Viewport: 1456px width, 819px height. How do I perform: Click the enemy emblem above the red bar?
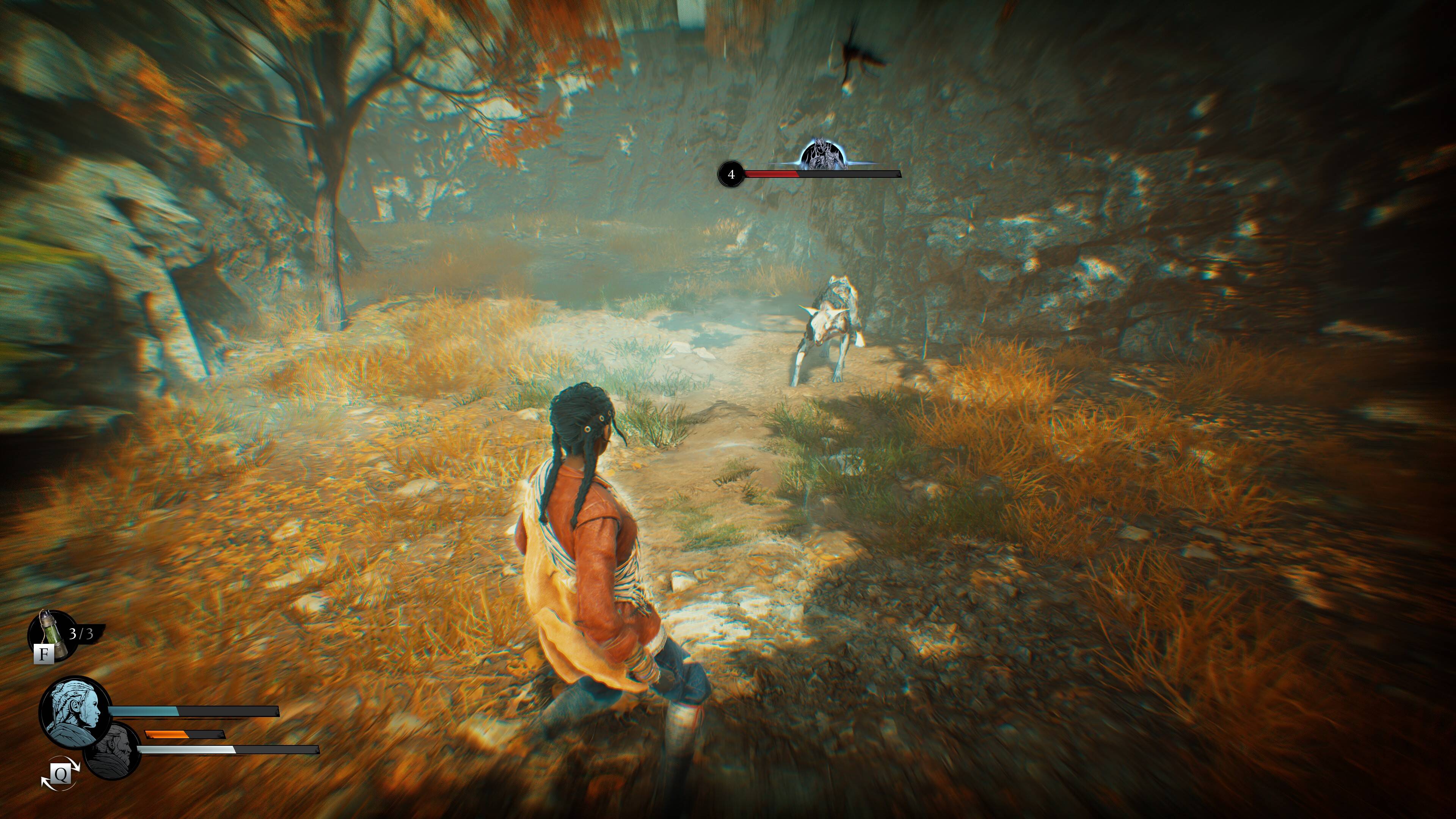823,154
